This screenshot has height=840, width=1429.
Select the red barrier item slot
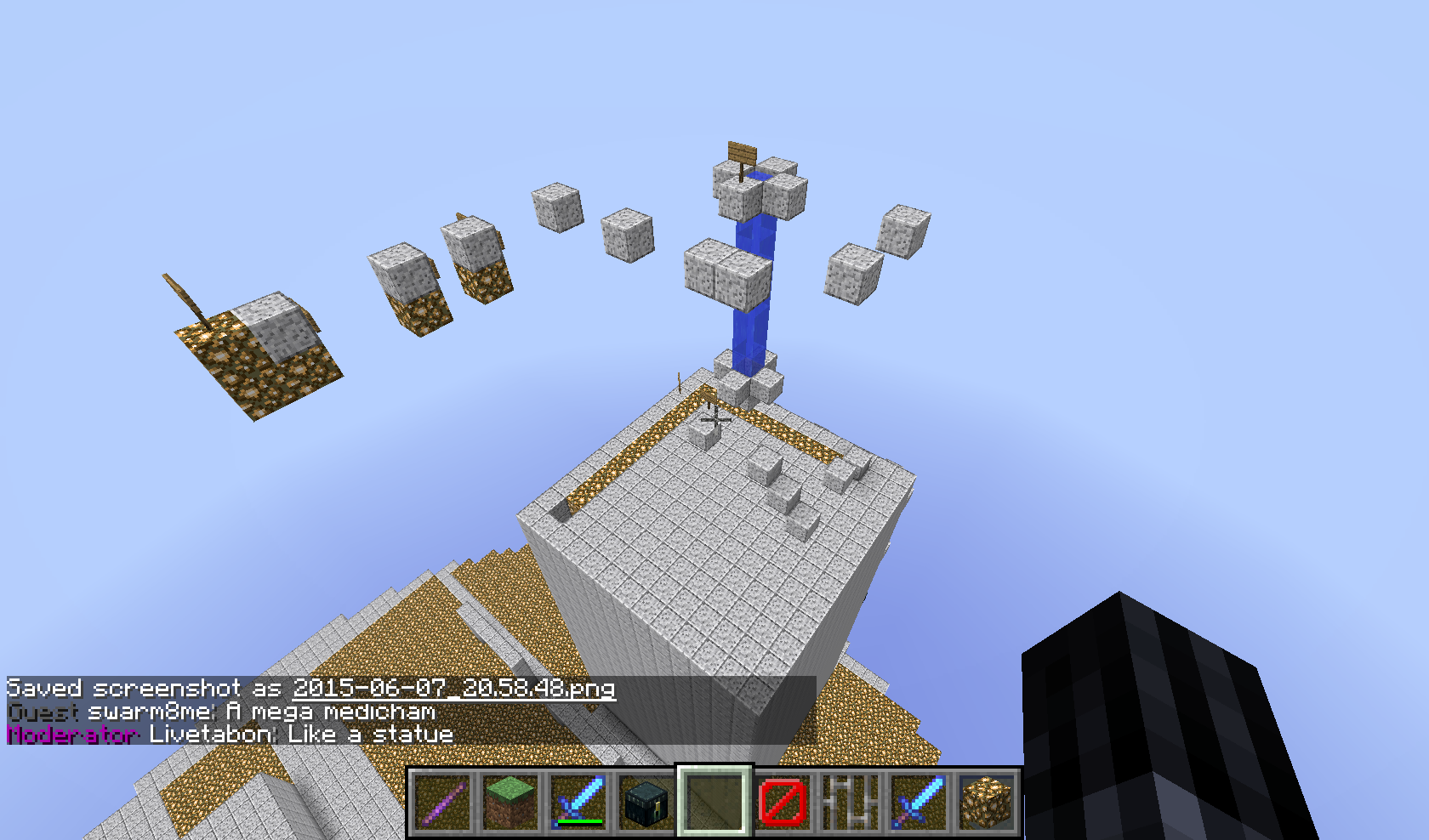(783, 802)
